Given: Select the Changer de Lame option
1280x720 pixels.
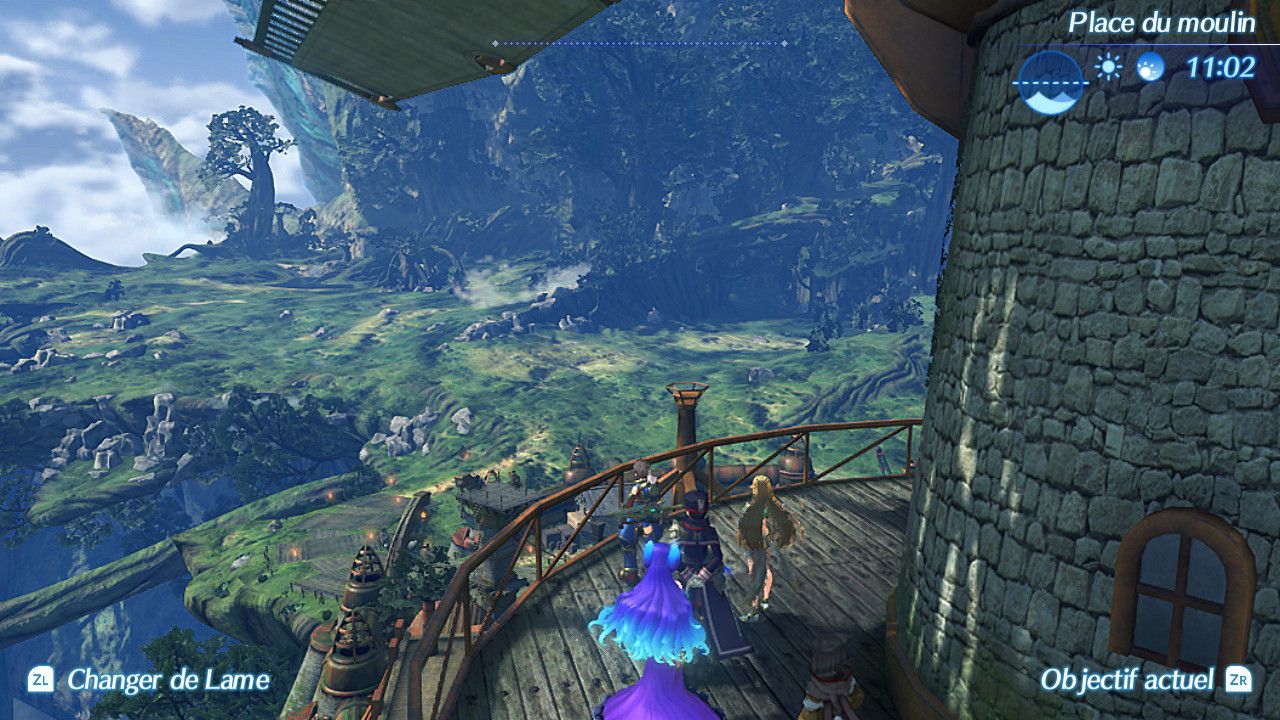Looking at the screenshot, I should [x=168, y=680].
